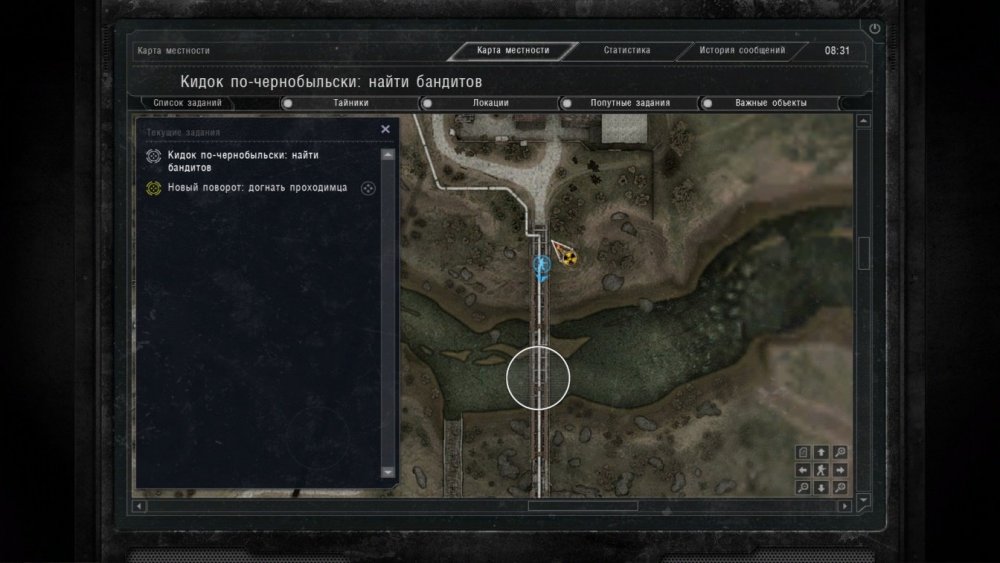Viewport: 1000px width, 563px height.
Task: Pan the map right with the arrow button
Action: (x=840, y=470)
